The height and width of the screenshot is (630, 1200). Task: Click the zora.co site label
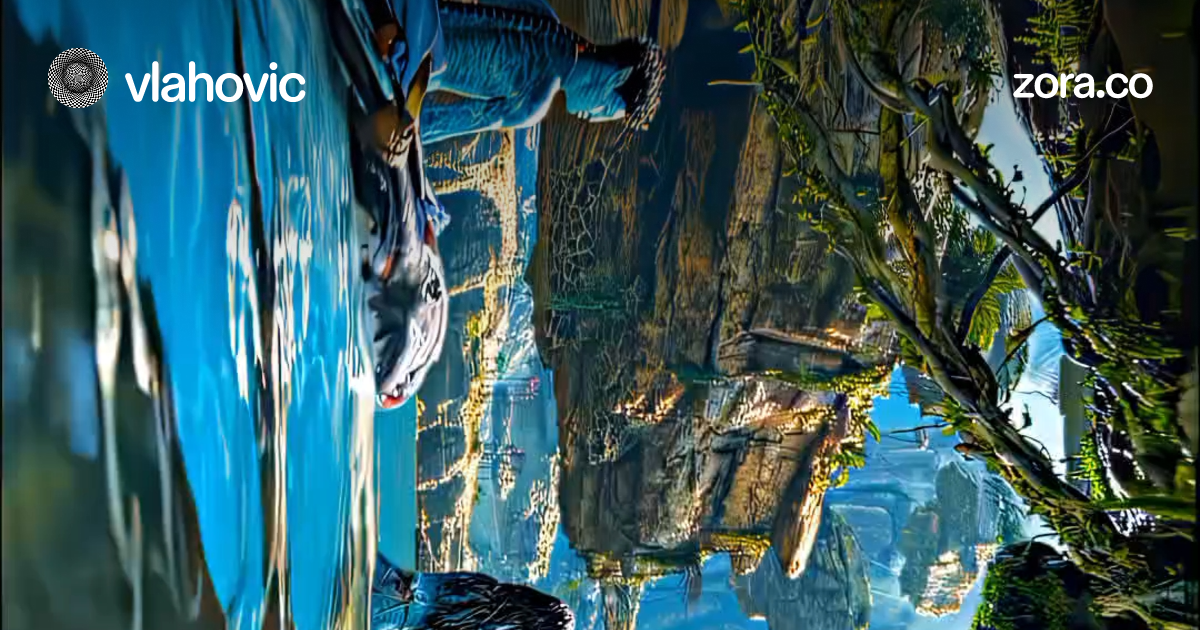tap(1082, 84)
